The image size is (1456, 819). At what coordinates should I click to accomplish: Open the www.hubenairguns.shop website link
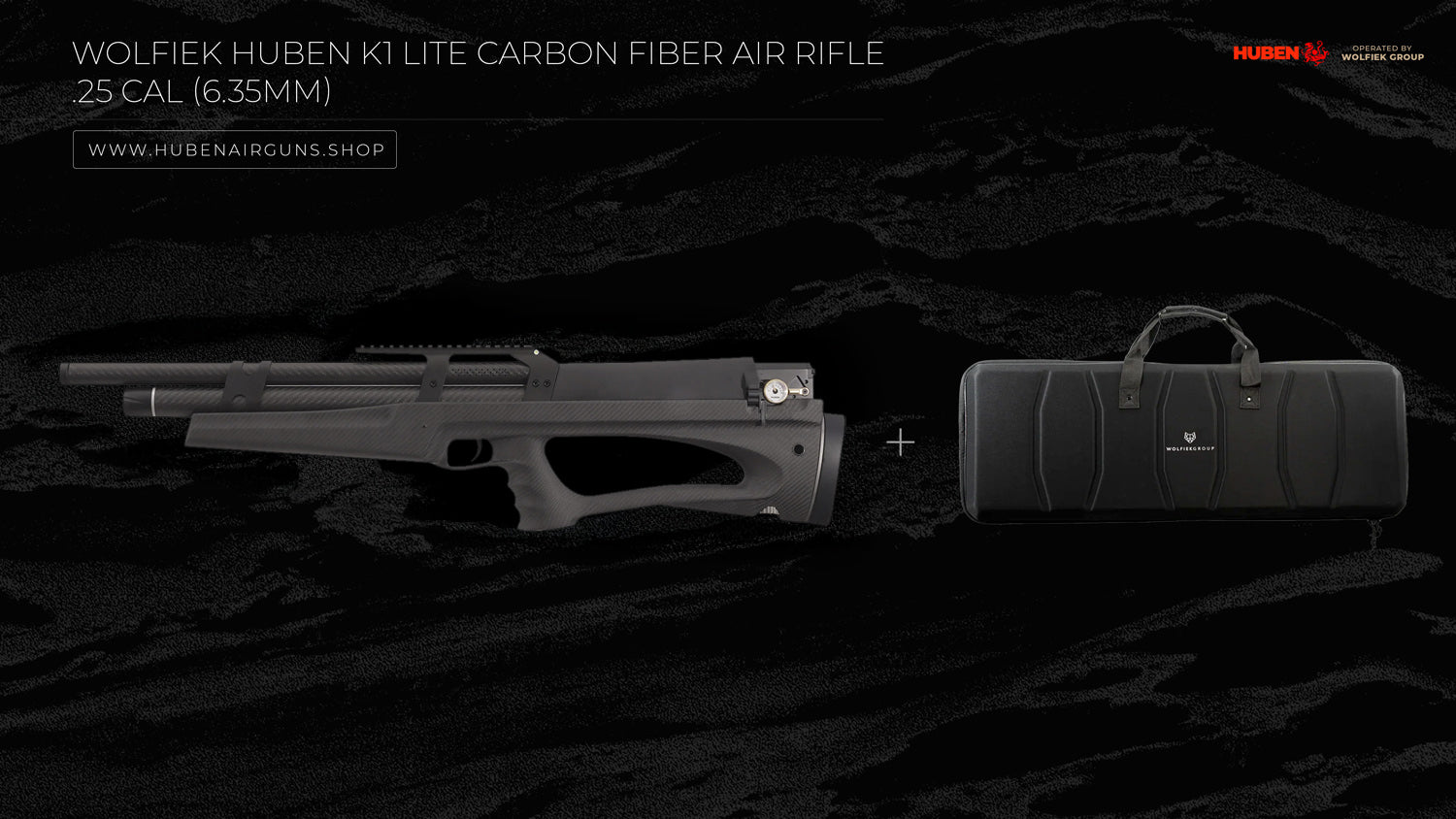235,149
